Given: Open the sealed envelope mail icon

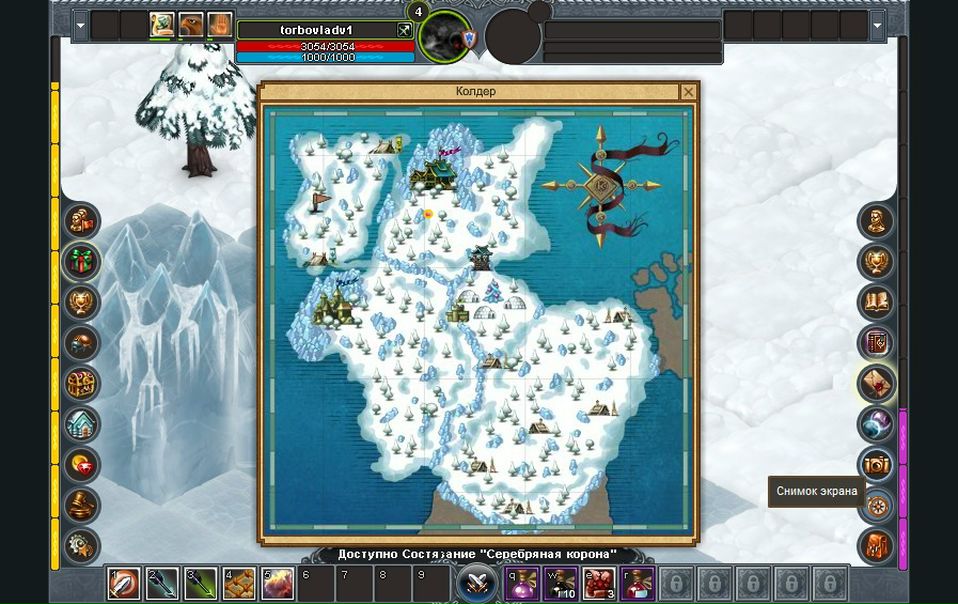Looking at the screenshot, I should (x=876, y=383).
